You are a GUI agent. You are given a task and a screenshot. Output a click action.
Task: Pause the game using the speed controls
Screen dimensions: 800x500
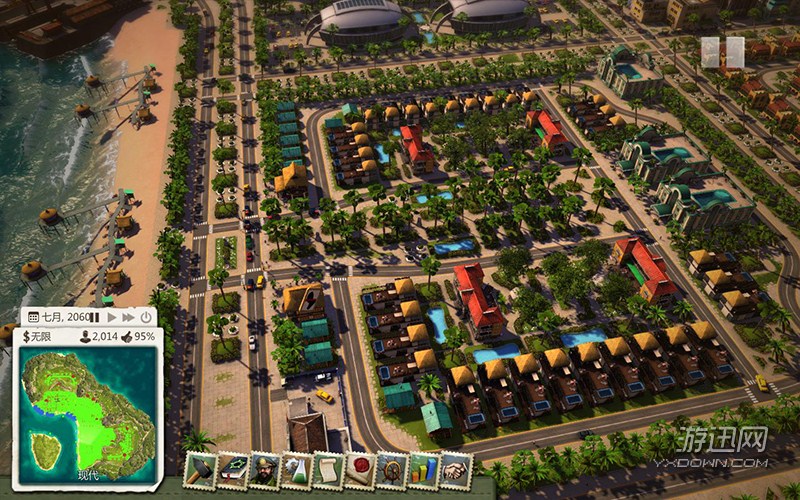pyautogui.click(x=97, y=316)
